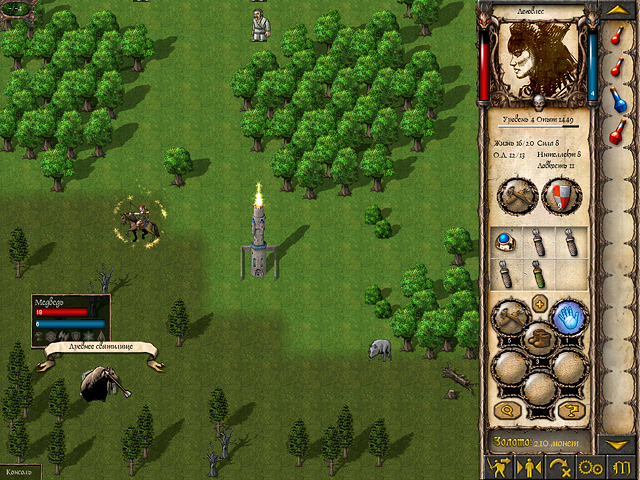Select the anvil skill in the center

(540, 338)
